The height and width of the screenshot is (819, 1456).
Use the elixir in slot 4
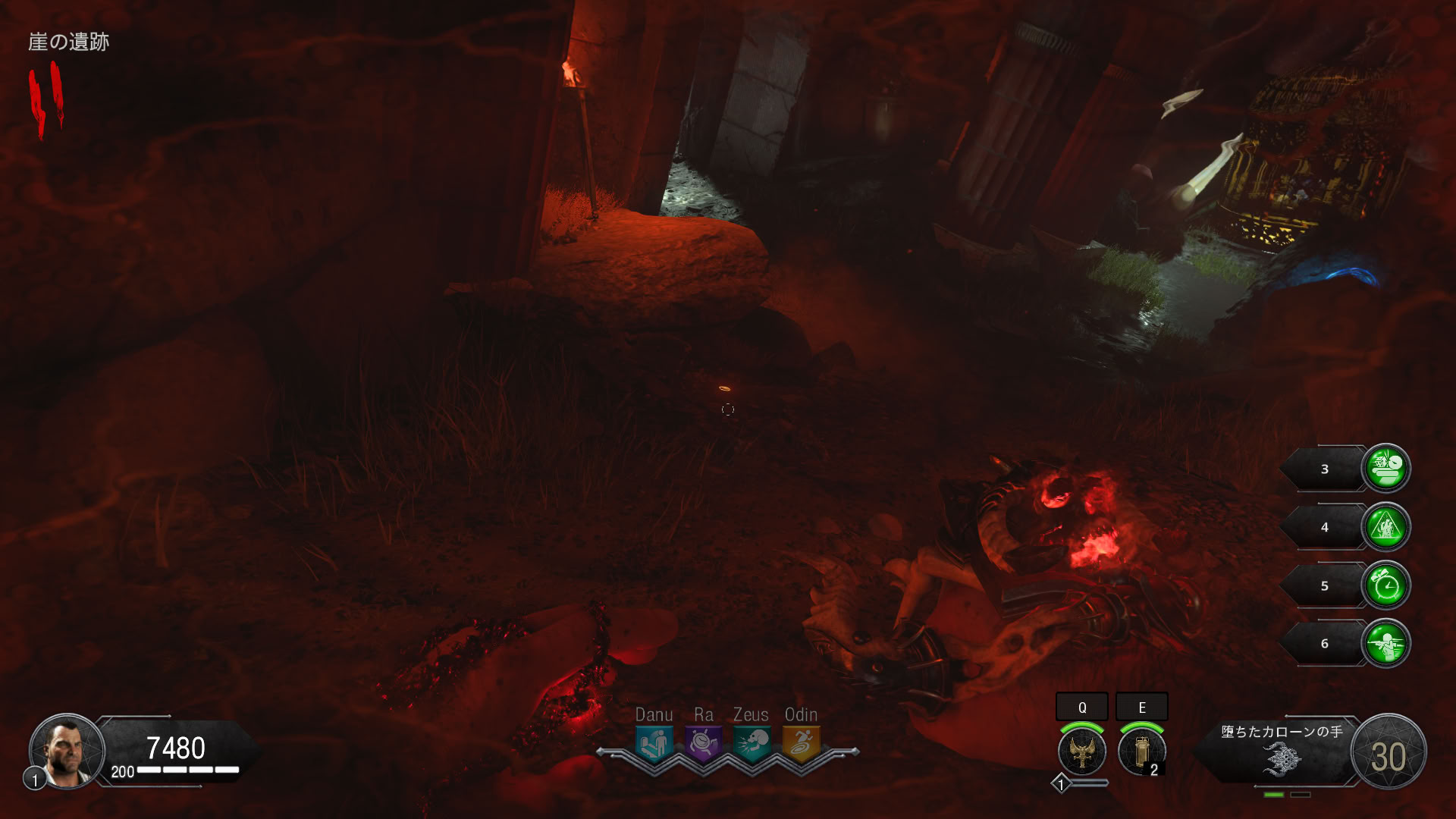[x=1386, y=527]
